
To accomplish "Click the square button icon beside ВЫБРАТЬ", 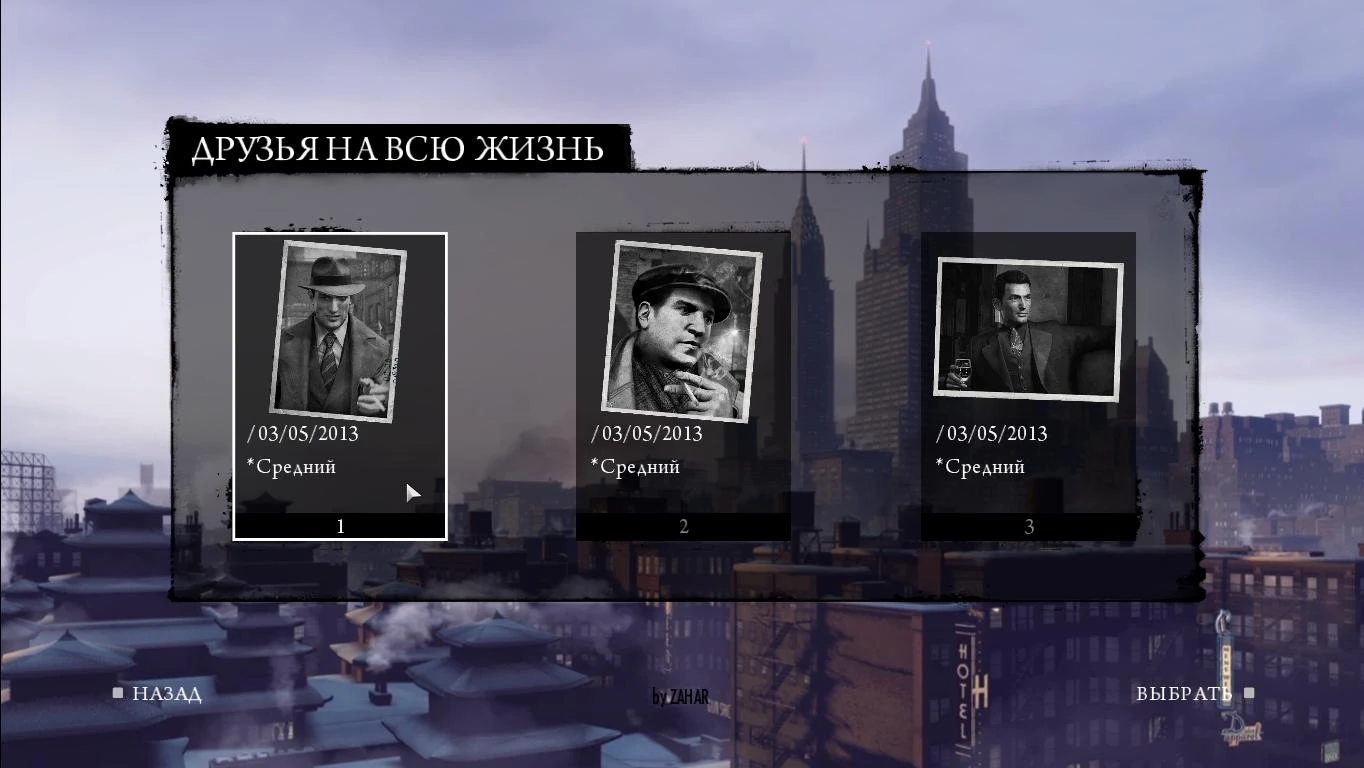I will click(x=1248, y=691).
